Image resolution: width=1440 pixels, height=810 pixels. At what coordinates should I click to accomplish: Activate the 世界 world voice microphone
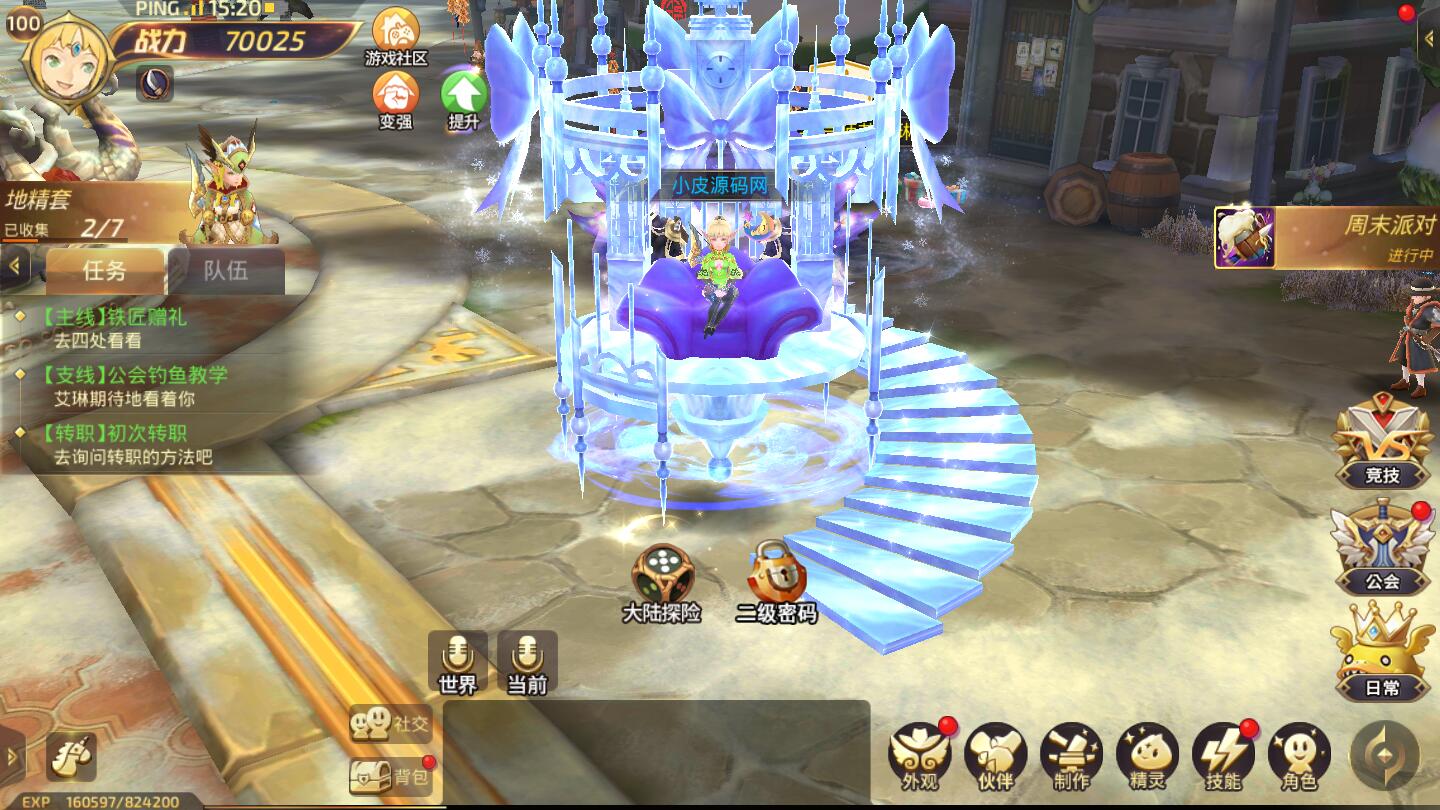point(458,660)
